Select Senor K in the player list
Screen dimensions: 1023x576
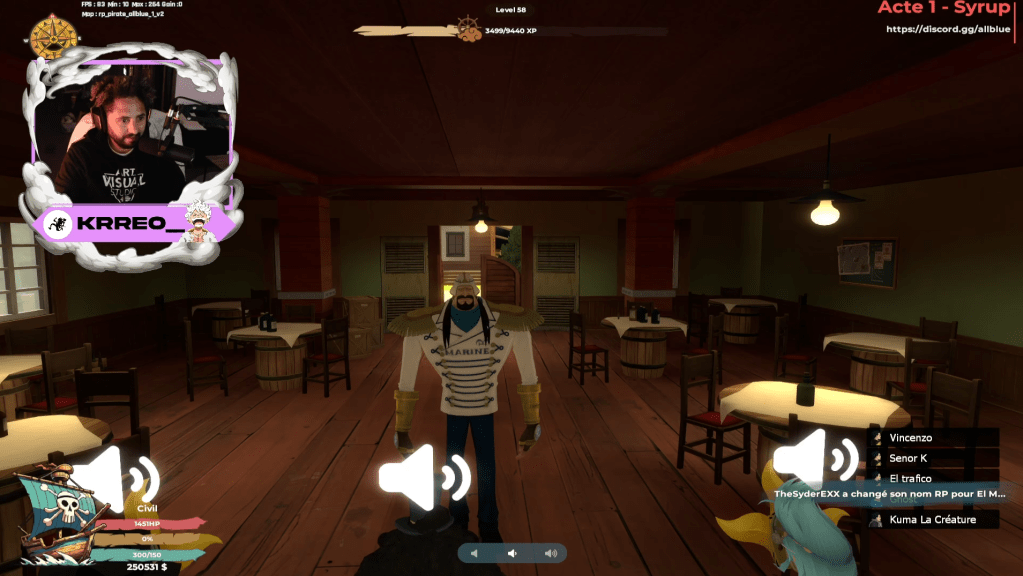908,458
